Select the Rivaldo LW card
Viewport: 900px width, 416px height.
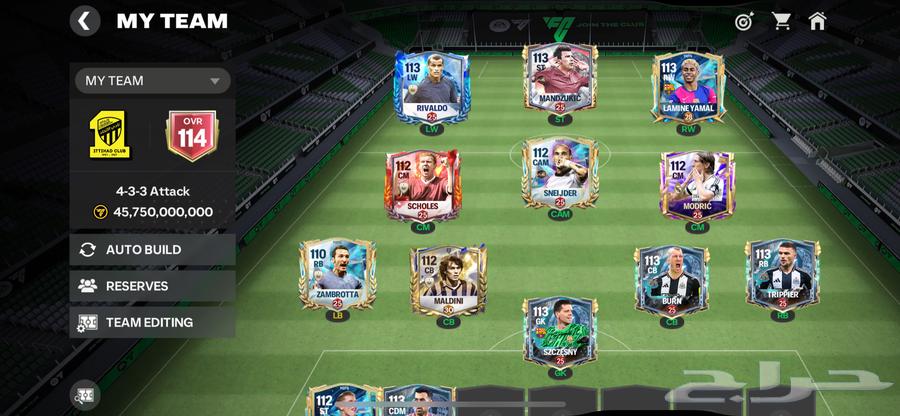[x=433, y=88]
